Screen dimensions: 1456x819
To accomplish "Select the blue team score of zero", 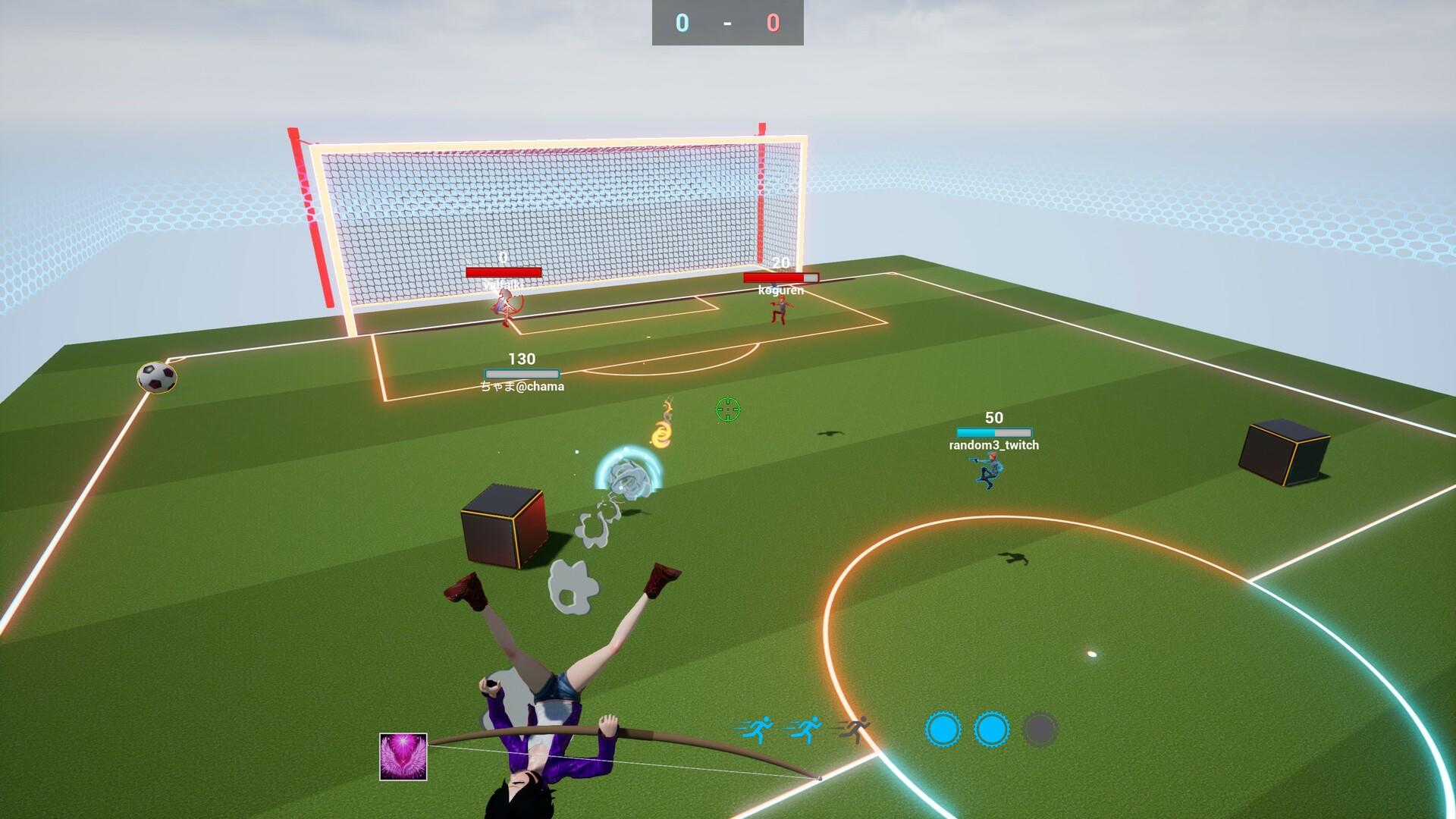I will coord(681,24).
